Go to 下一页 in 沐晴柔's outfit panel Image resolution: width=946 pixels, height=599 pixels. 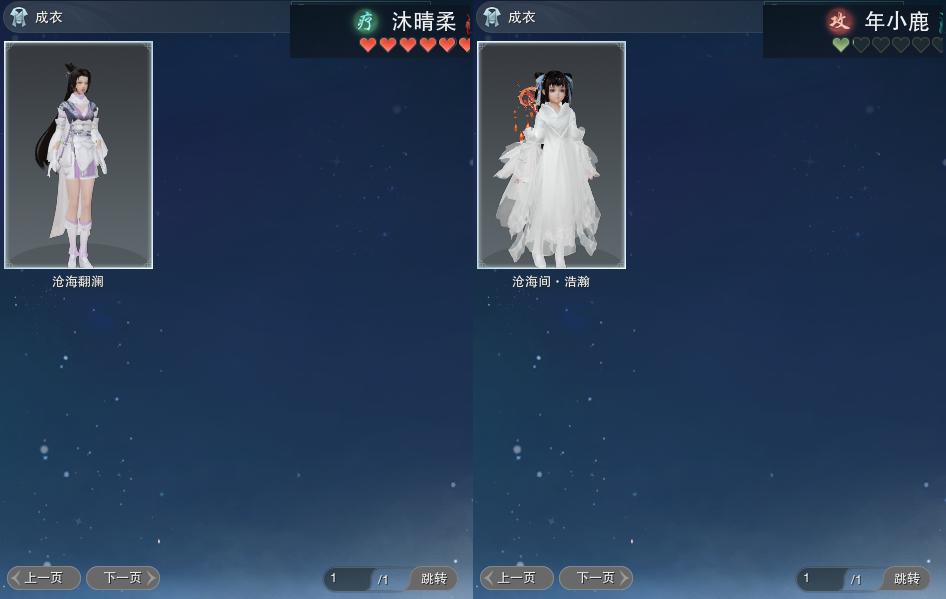tap(123, 578)
